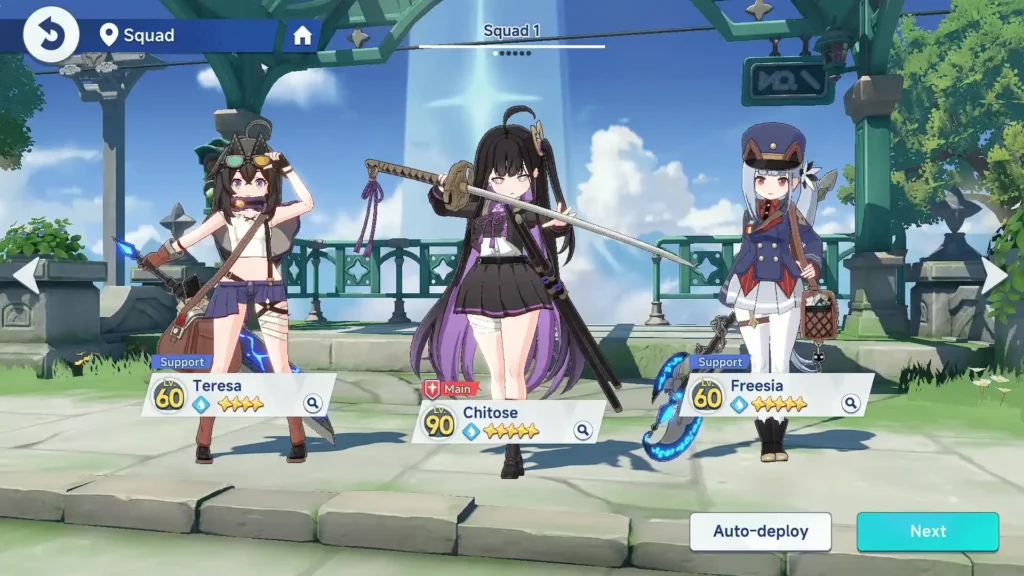Proceed with the Next button

coord(927,532)
